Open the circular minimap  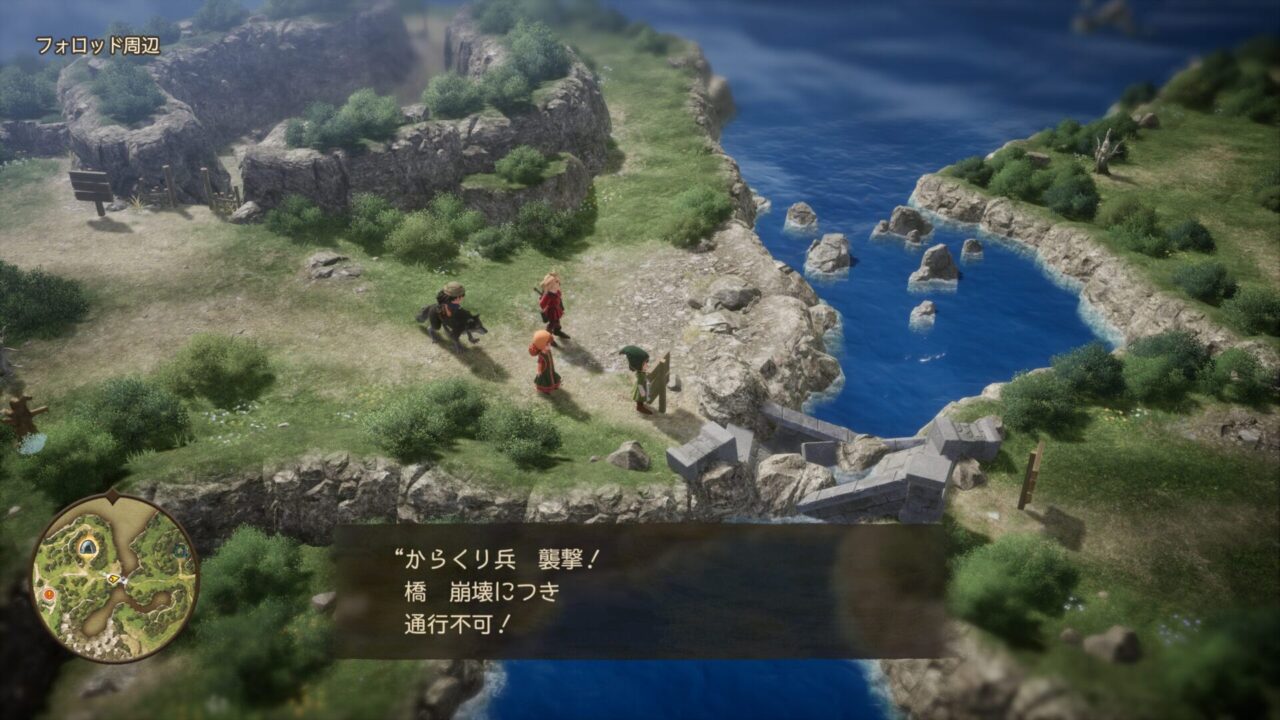[114, 577]
